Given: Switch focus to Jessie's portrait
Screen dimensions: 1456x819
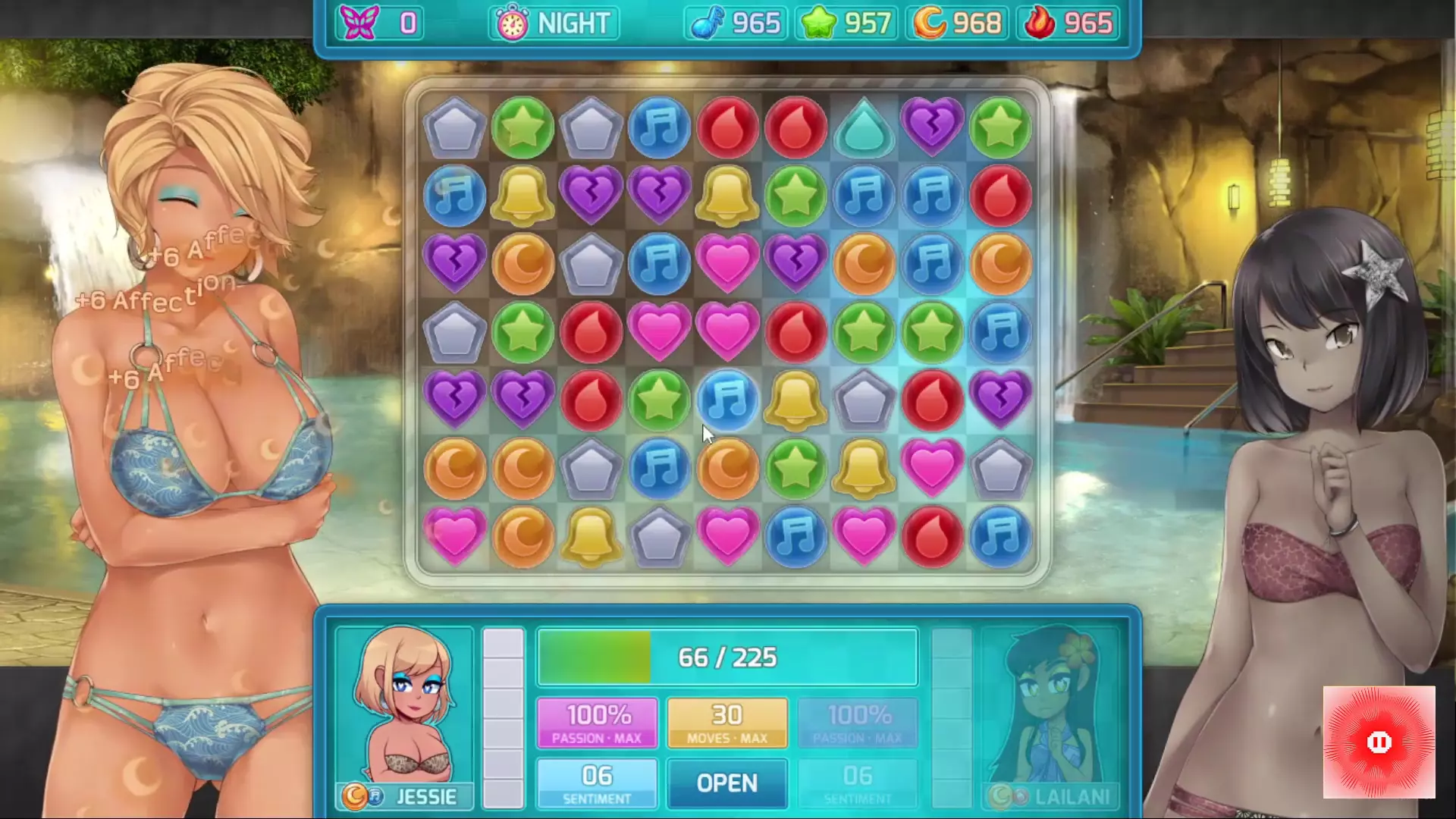Looking at the screenshot, I should pos(404,705).
